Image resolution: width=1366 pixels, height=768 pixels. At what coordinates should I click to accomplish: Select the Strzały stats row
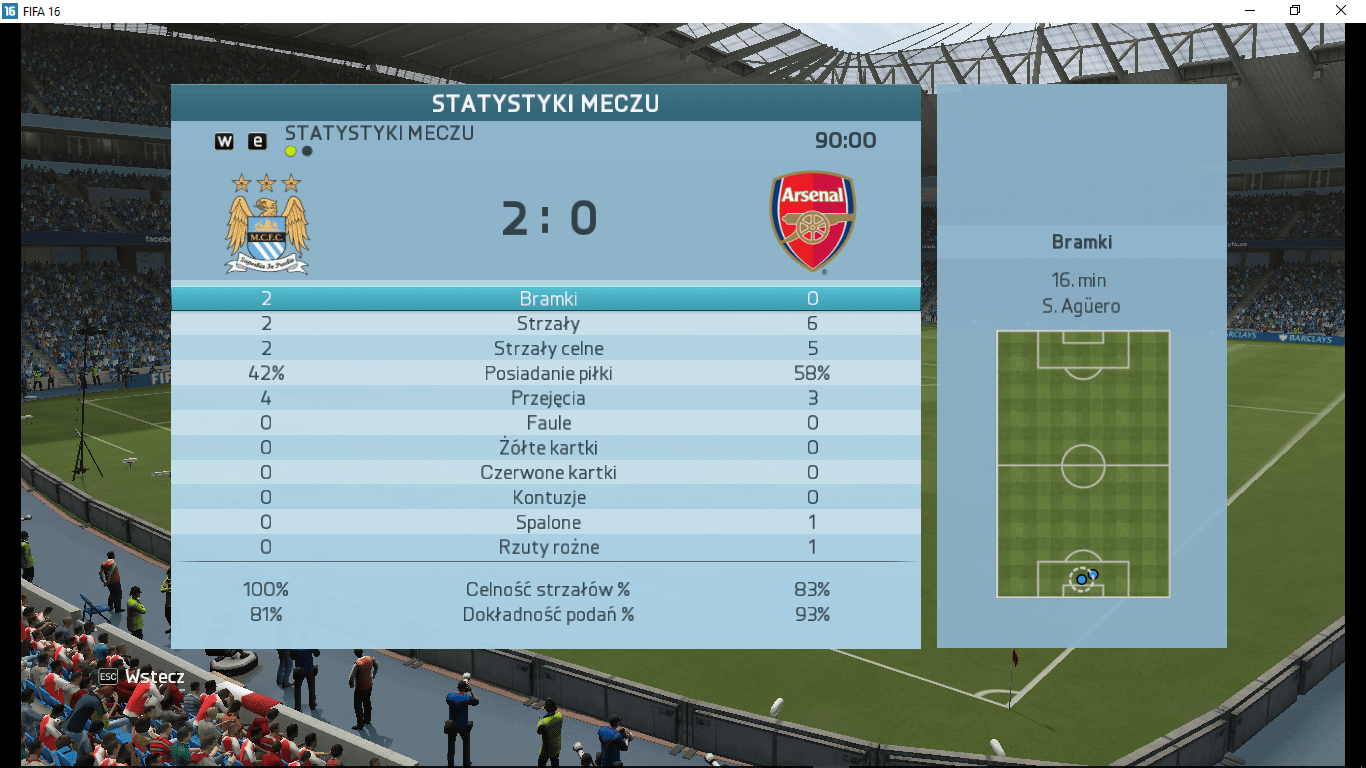pos(547,324)
